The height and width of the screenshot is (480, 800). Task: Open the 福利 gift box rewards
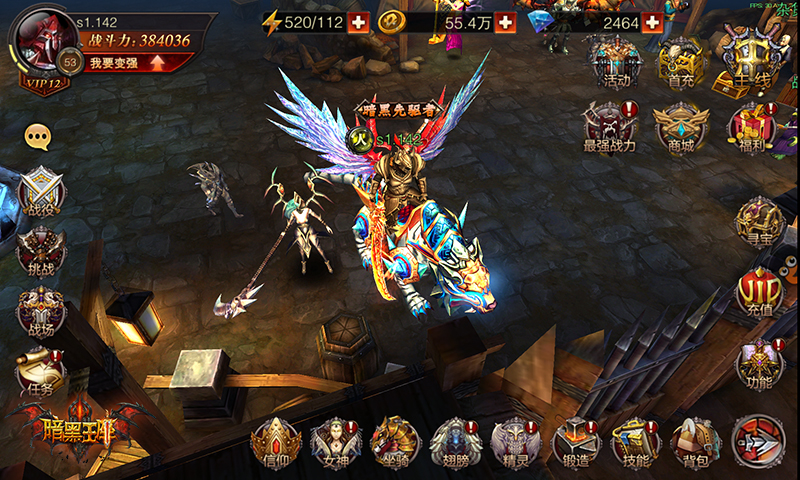click(751, 127)
